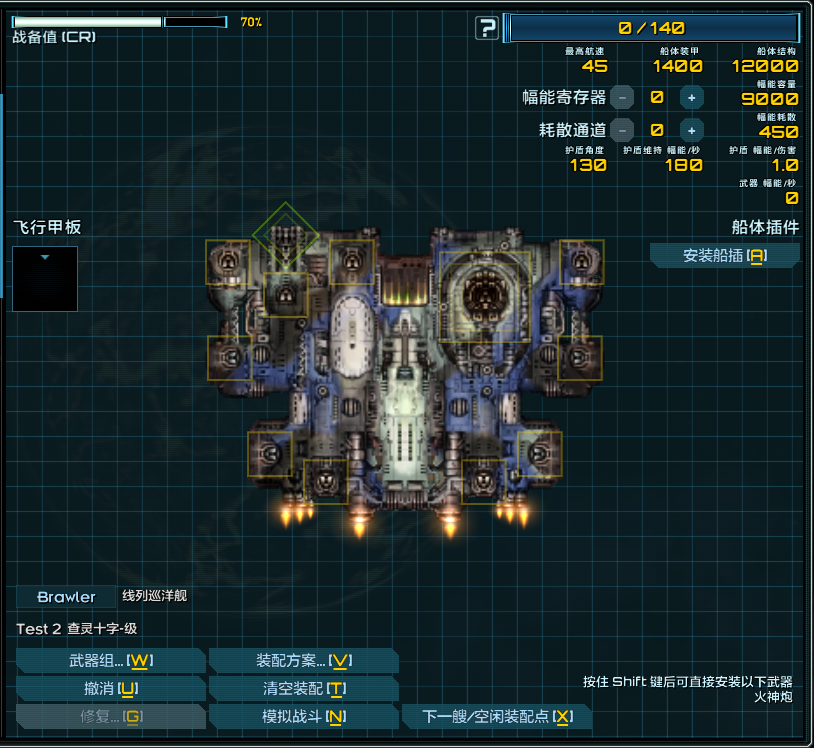Click the 安装船插 hullmod button

724,256
